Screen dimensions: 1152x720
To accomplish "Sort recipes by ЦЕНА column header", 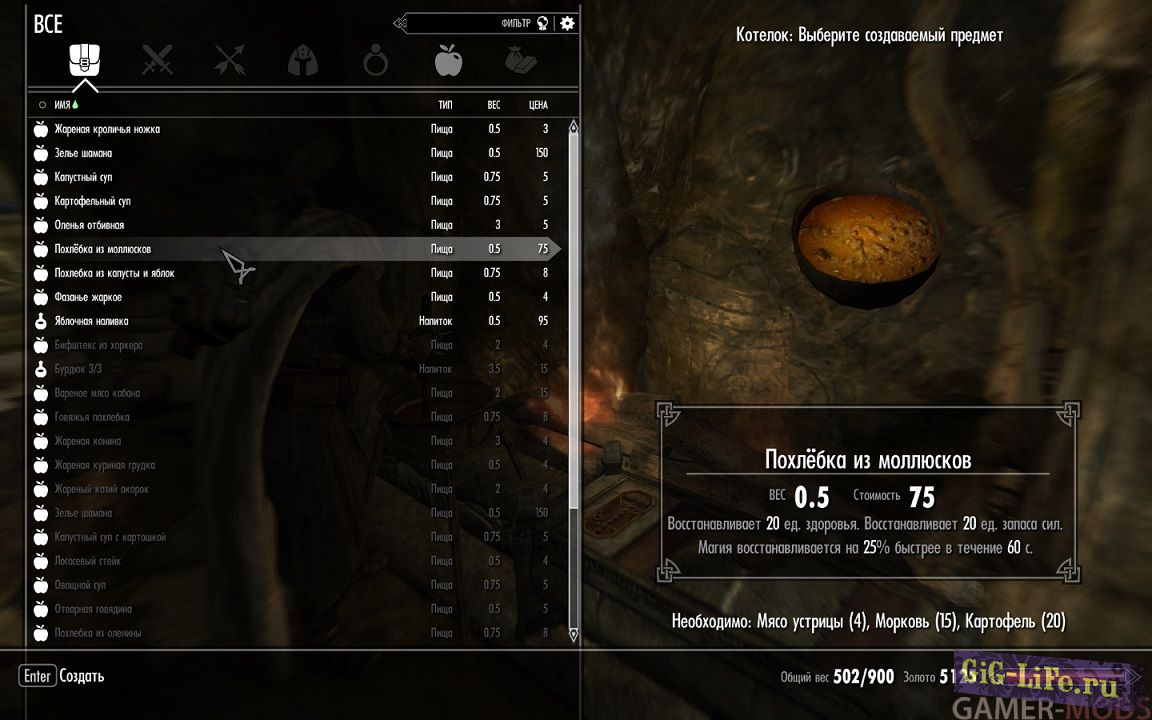I will [538, 104].
